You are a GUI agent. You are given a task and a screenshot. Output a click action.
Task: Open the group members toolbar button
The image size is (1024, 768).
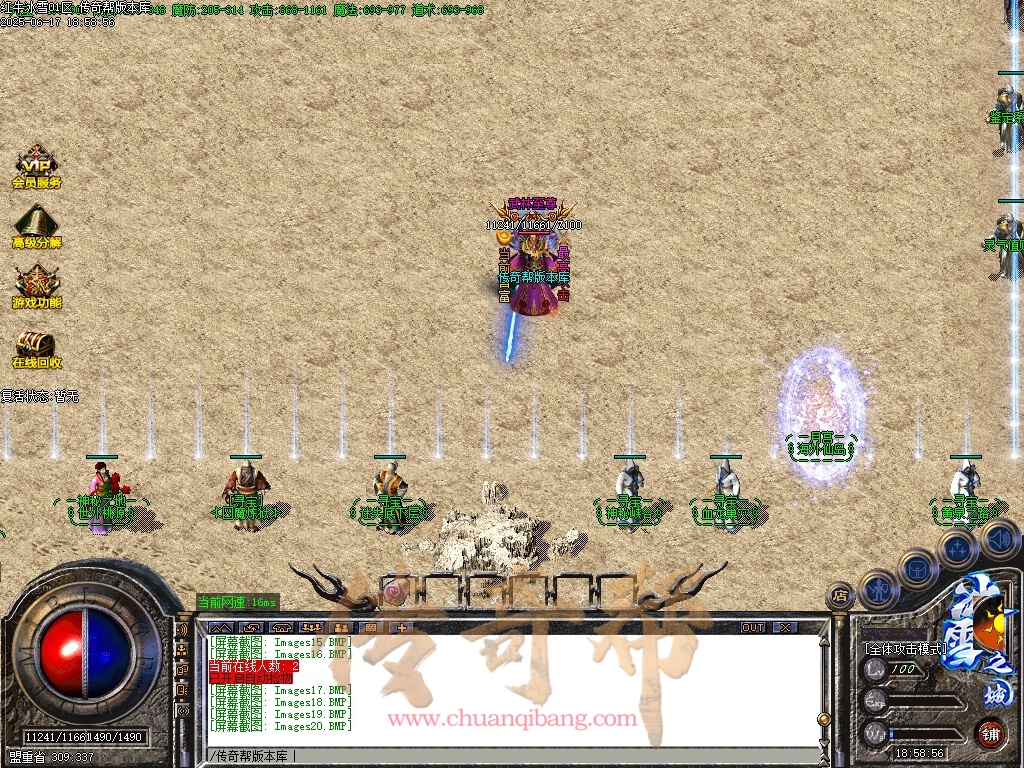310,627
